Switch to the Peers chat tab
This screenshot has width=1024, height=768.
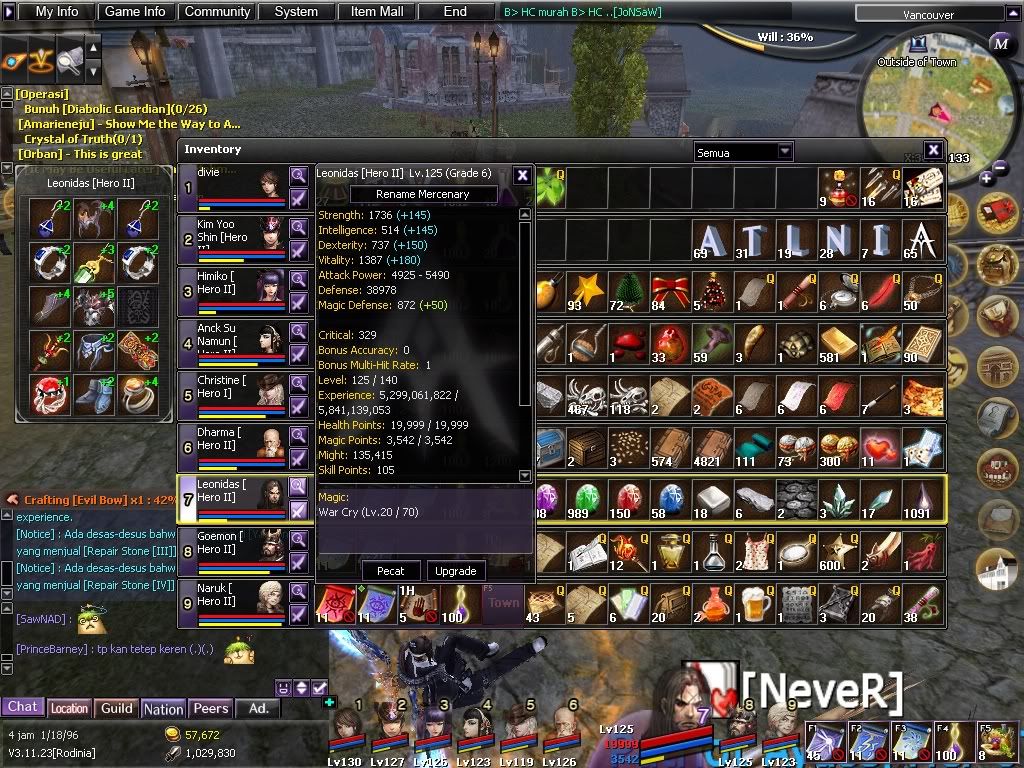210,708
